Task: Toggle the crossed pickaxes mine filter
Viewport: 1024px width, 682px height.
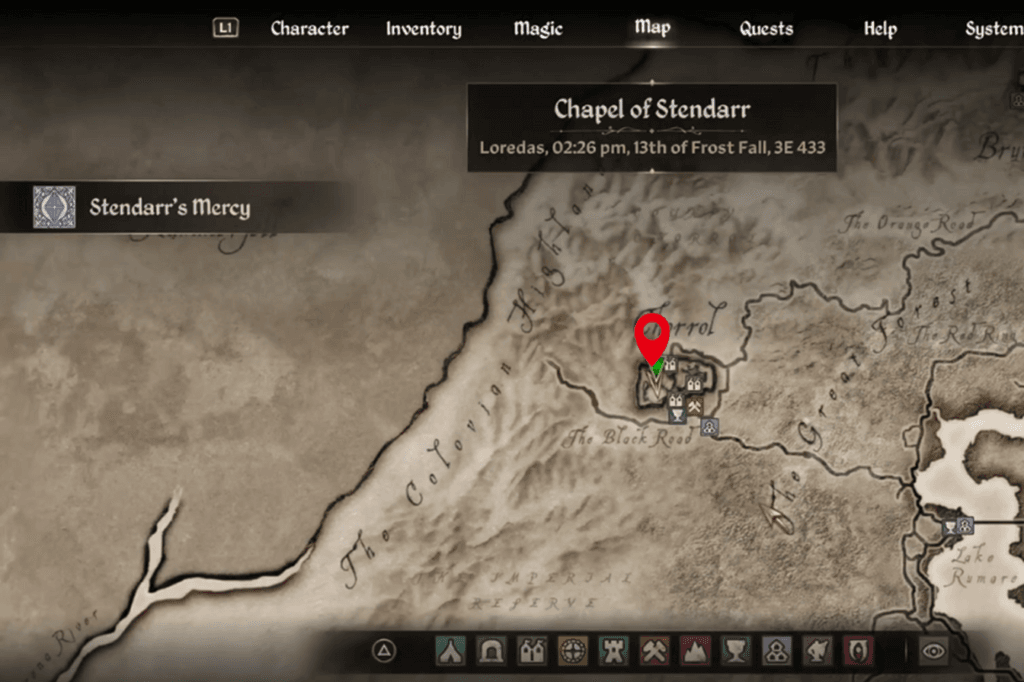Action: [654, 651]
